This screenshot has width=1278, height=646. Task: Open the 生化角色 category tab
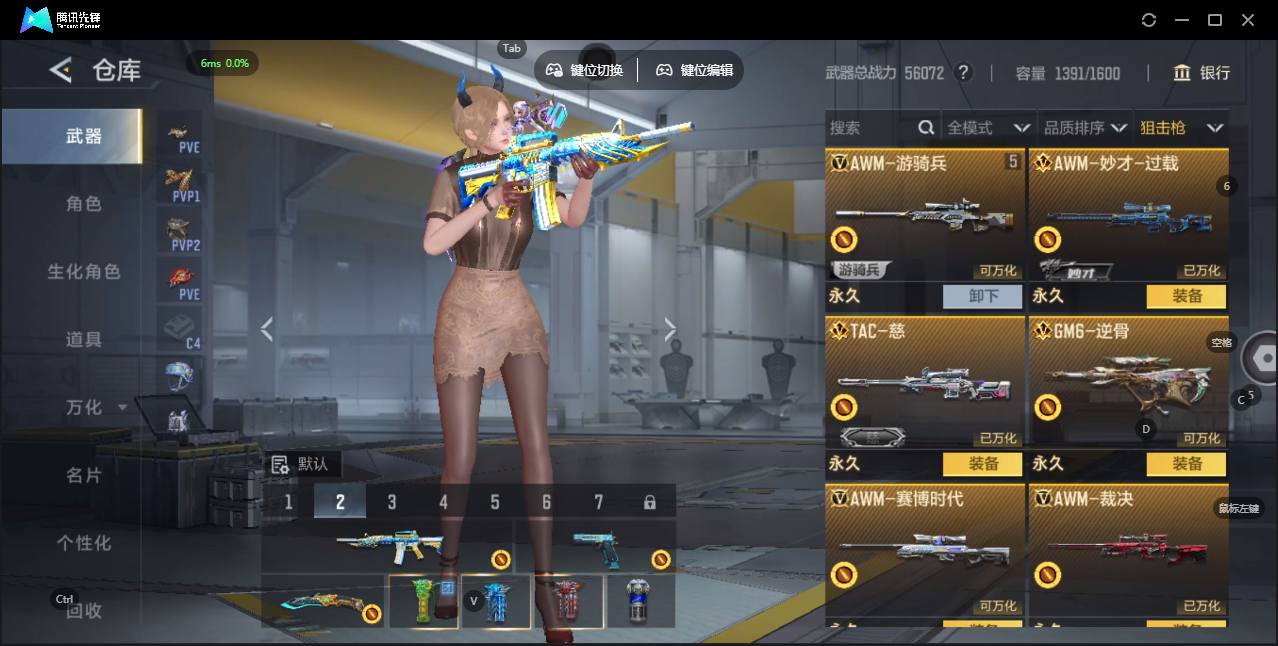[x=84, y=272]
